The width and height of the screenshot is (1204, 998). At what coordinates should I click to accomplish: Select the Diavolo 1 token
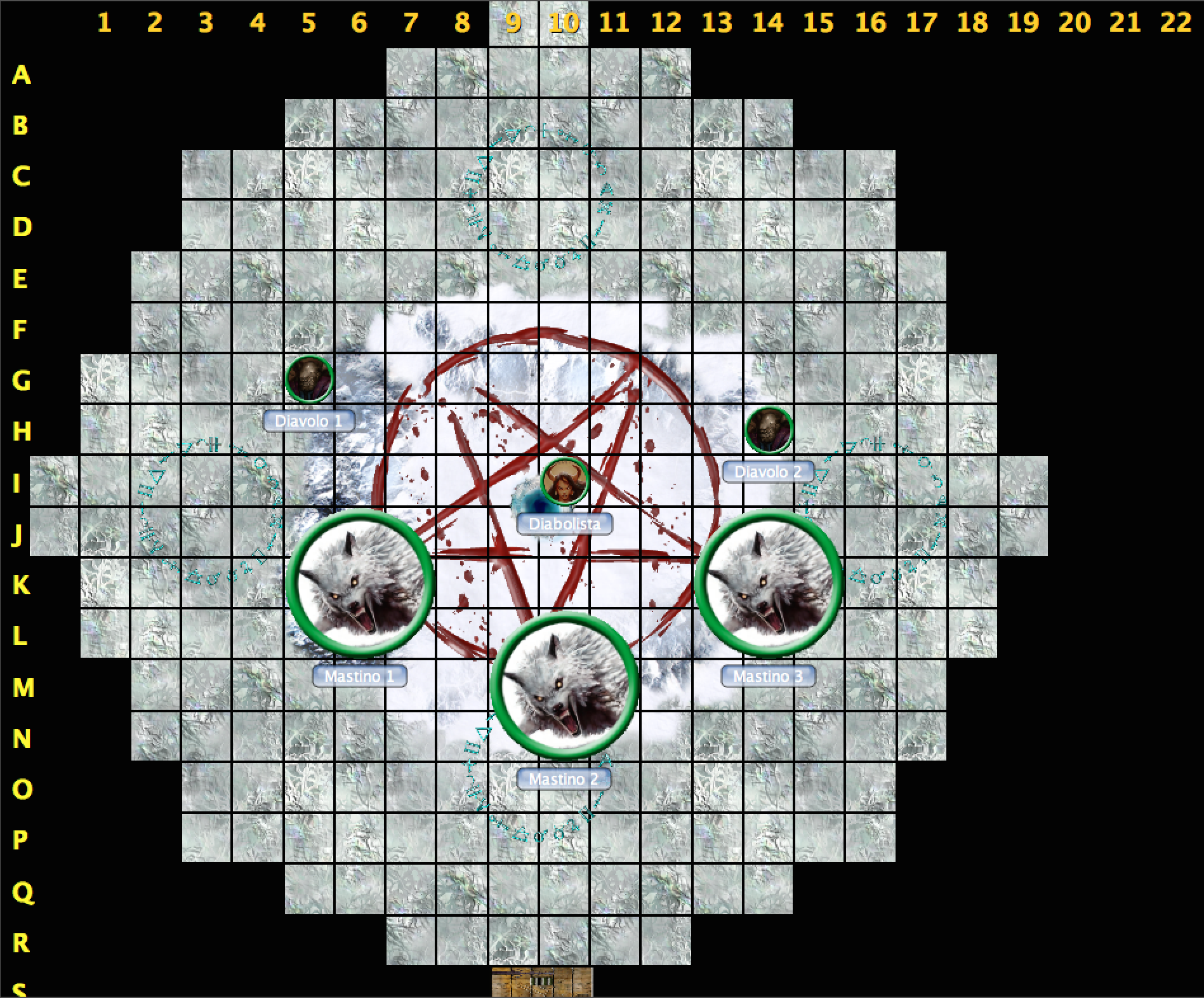tap(309, 379)
